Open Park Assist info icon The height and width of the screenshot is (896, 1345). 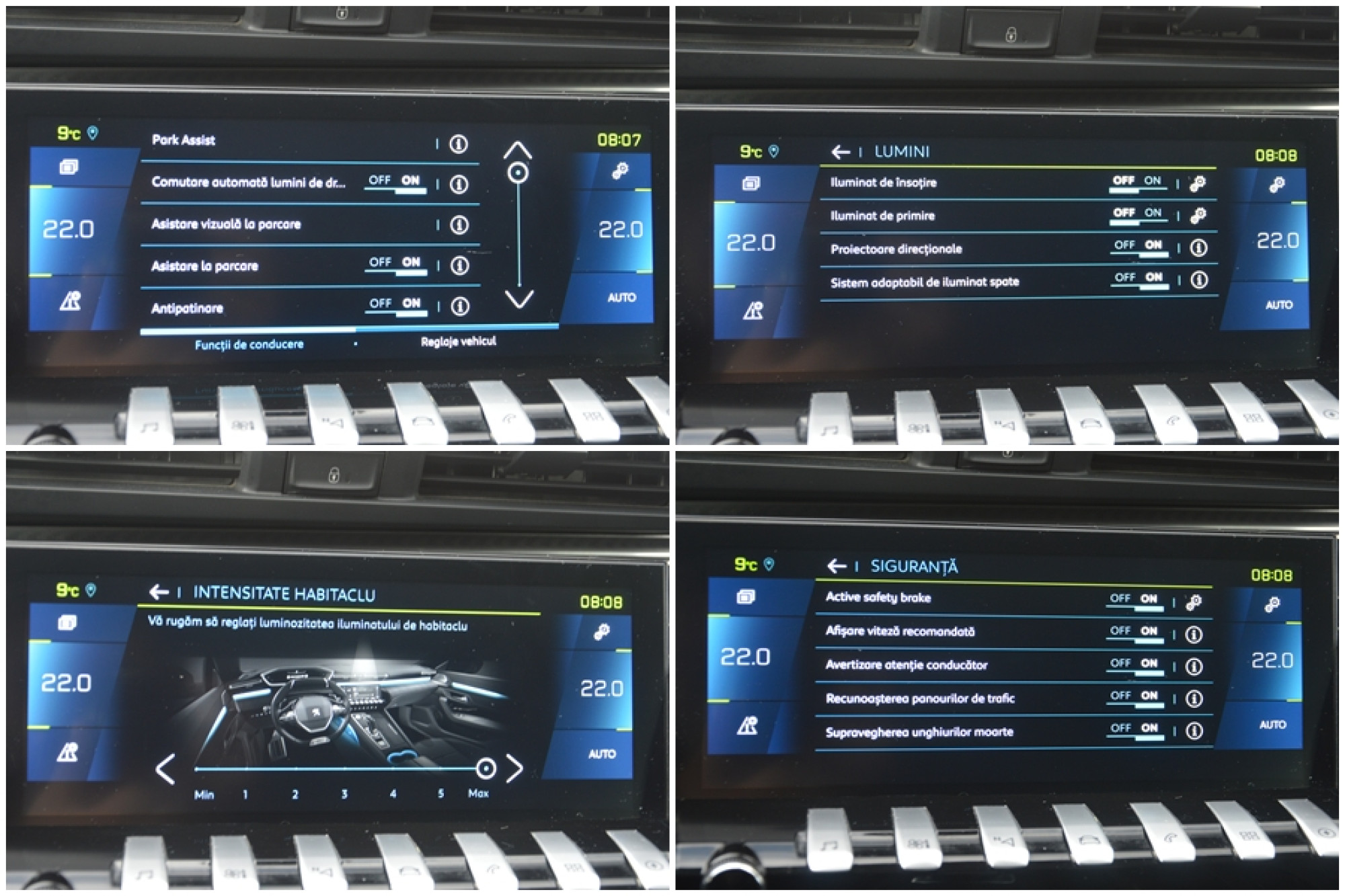click(x=459, y=144)
